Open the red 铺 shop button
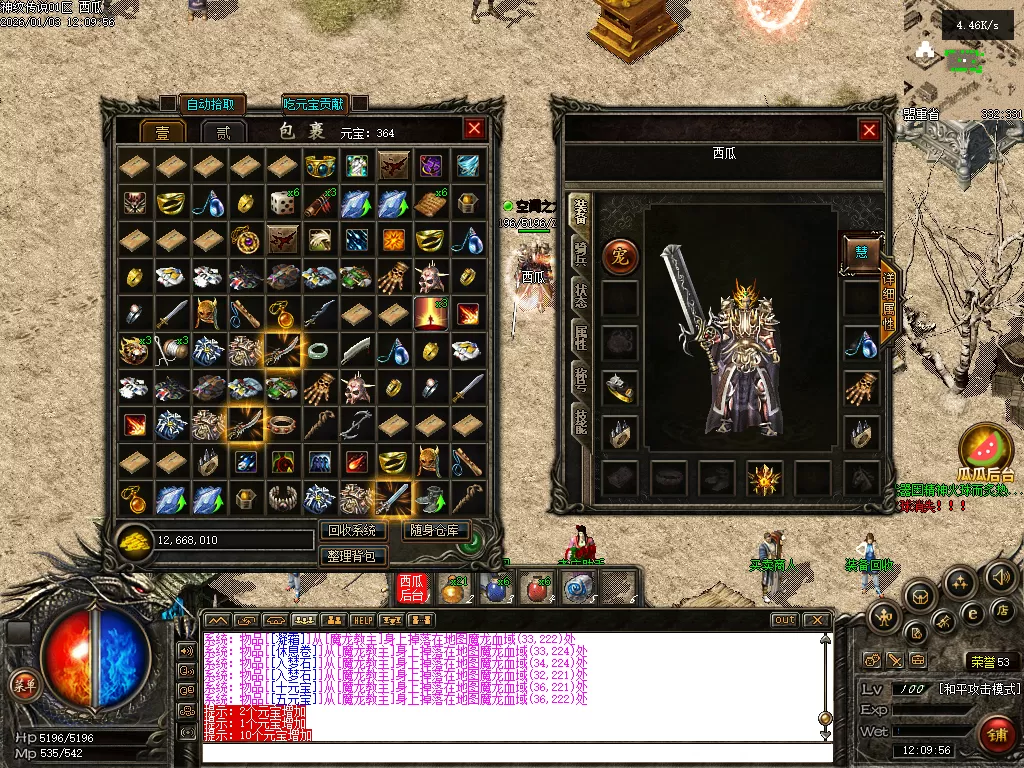This screenshot has height=768, width=1024. pyautogui.click(x=996, y=736)
